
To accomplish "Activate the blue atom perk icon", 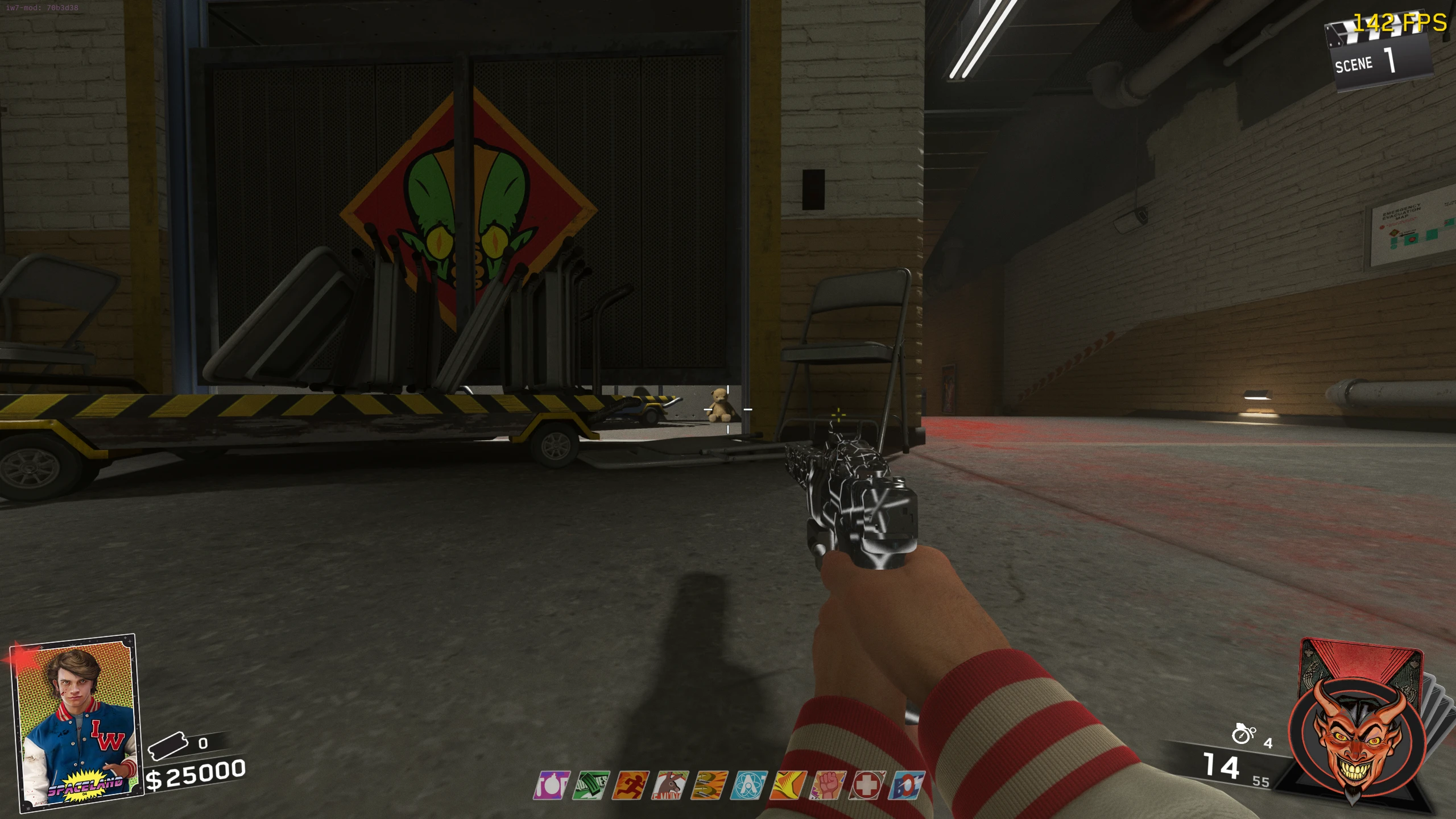I will click(750, 785).
